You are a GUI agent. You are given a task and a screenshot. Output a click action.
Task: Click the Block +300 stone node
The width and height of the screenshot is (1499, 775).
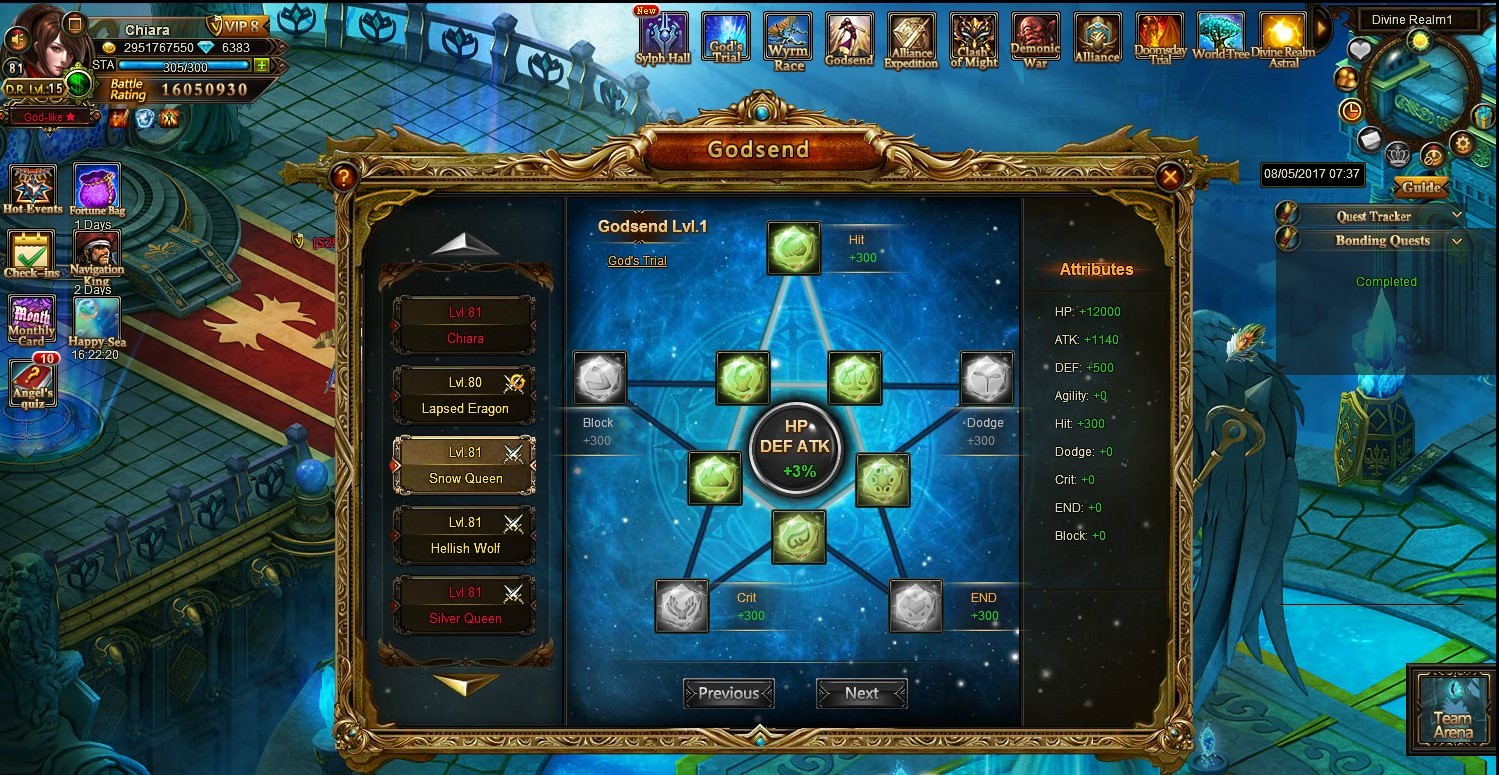point(600,378)
